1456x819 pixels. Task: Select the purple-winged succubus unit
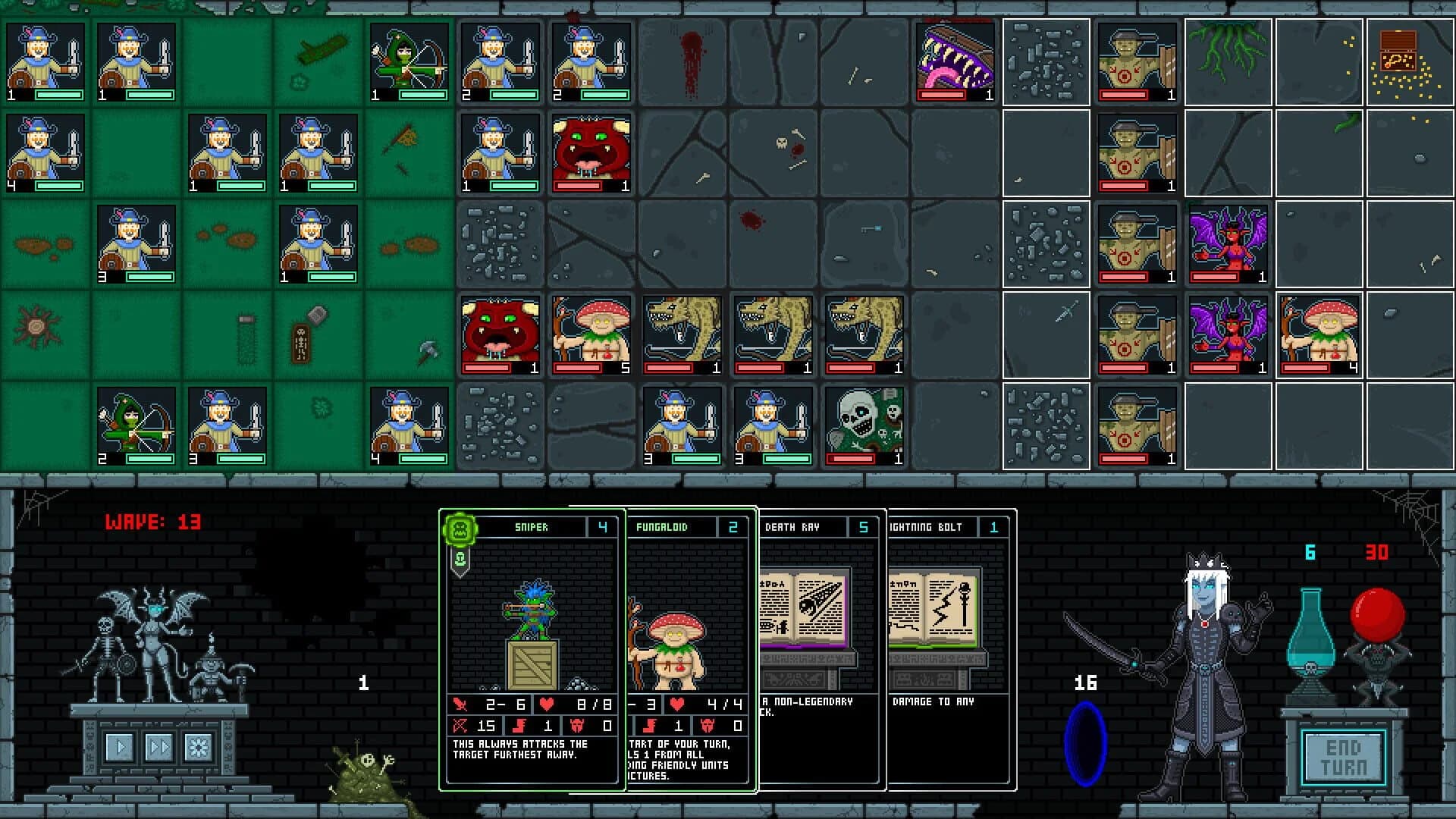point(1228,243)
